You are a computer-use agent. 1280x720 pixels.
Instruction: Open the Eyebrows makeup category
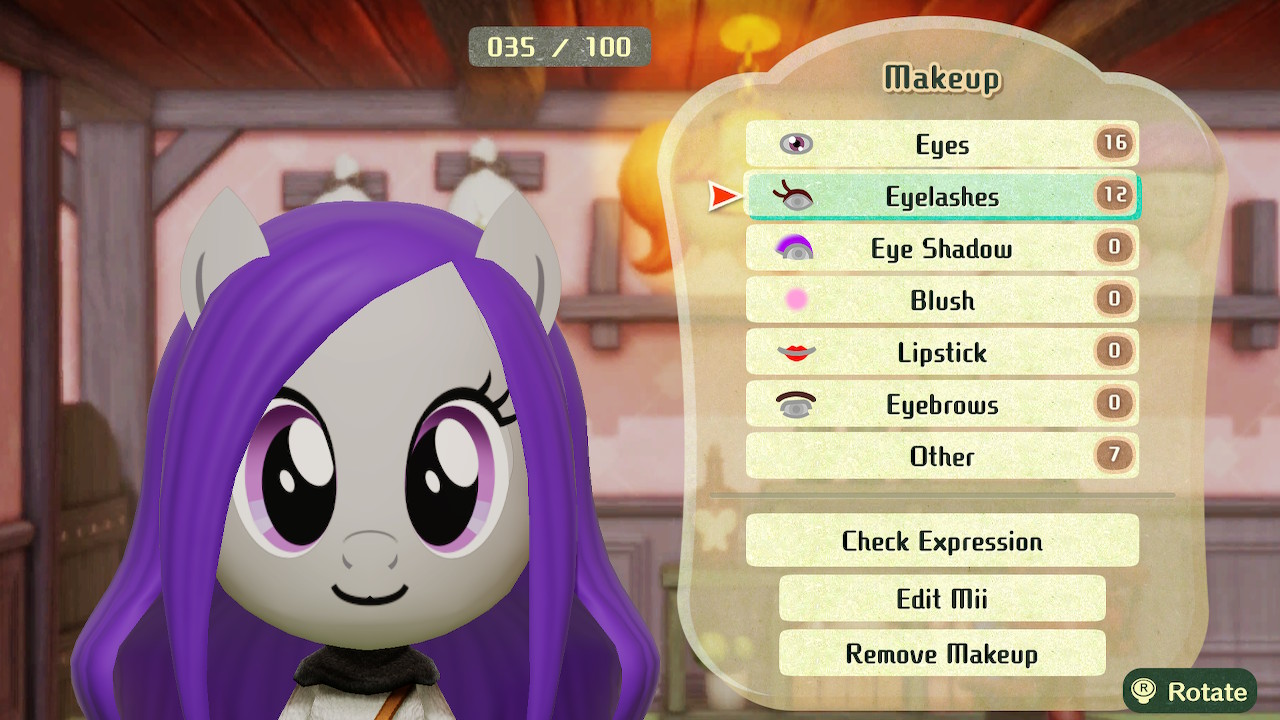pos(942,404)
